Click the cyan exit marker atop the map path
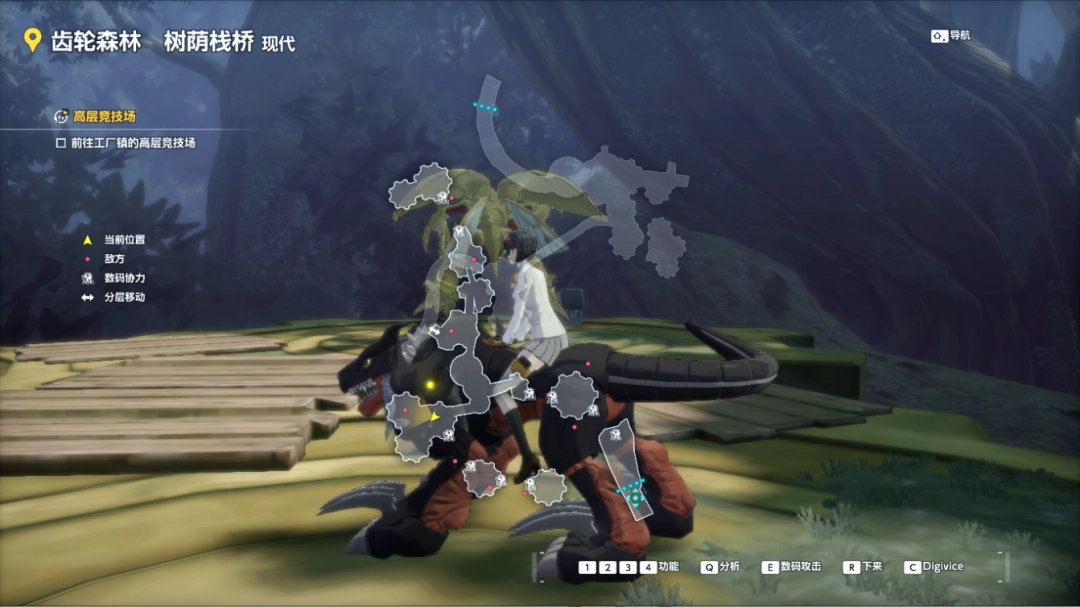1080x607 pixels. 485,106
